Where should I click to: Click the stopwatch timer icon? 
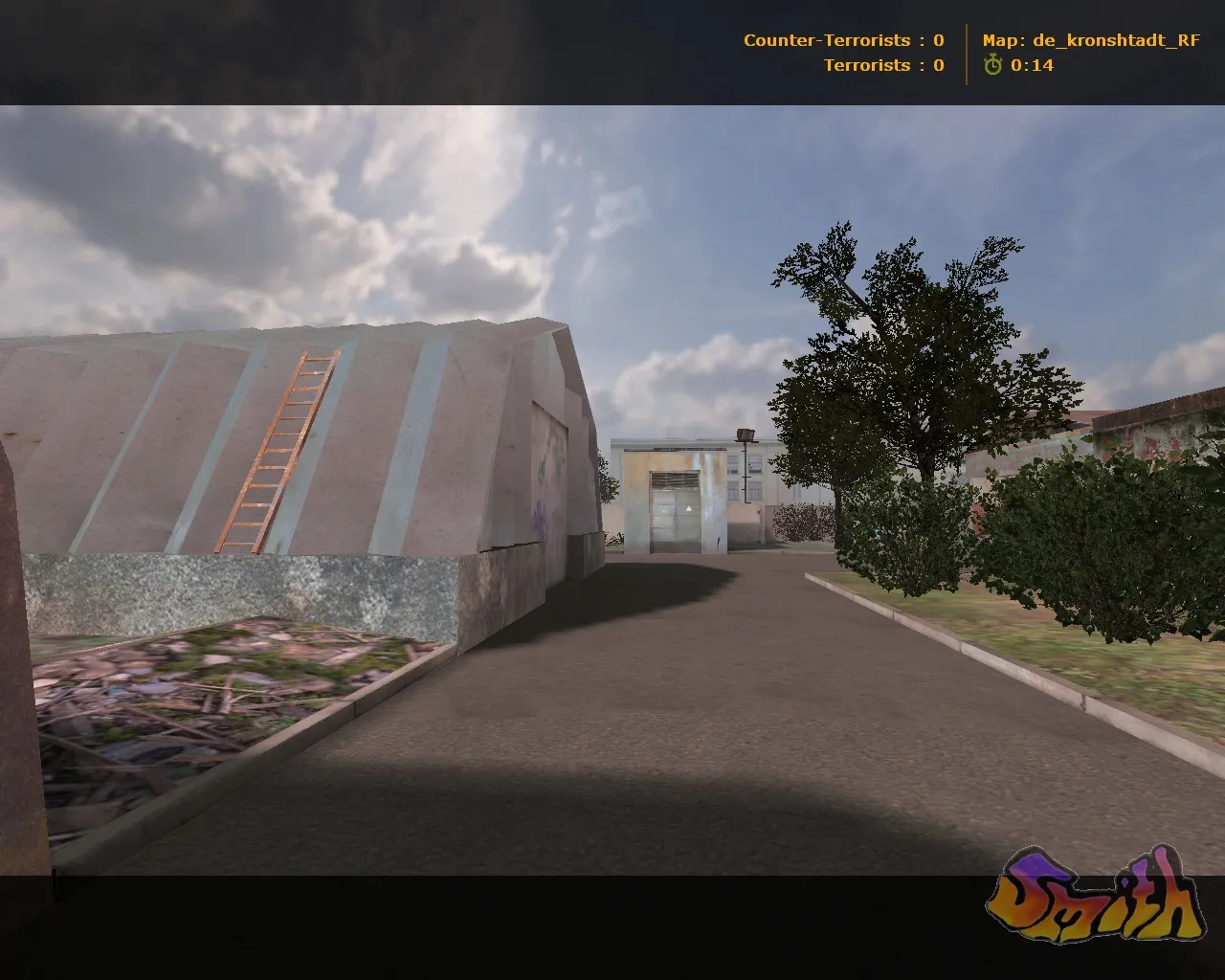click(x=991, y=66)
